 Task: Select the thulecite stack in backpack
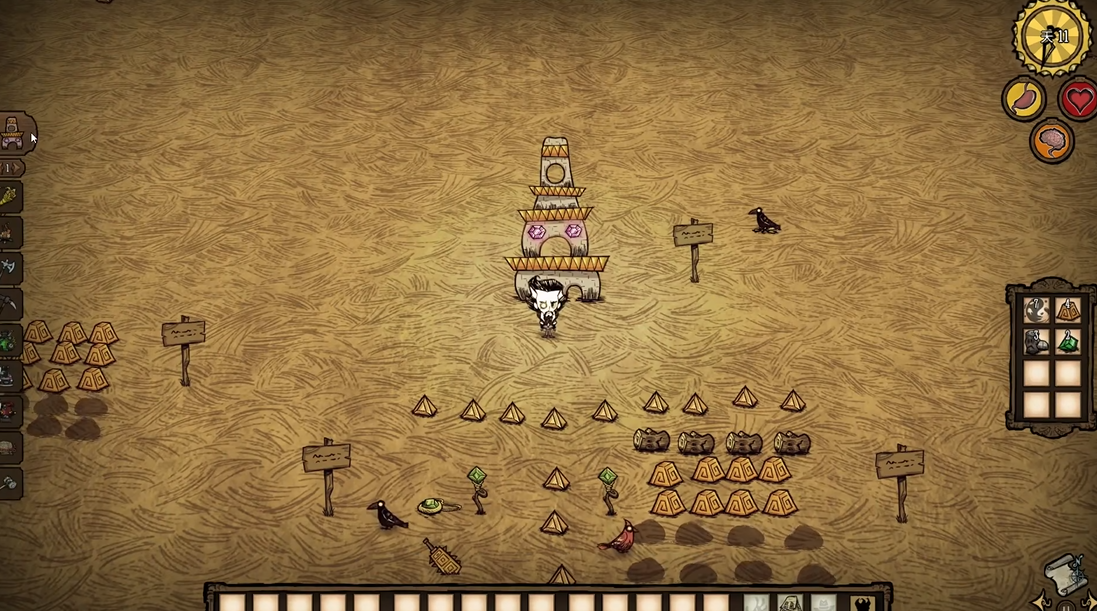click(1068, 311)
